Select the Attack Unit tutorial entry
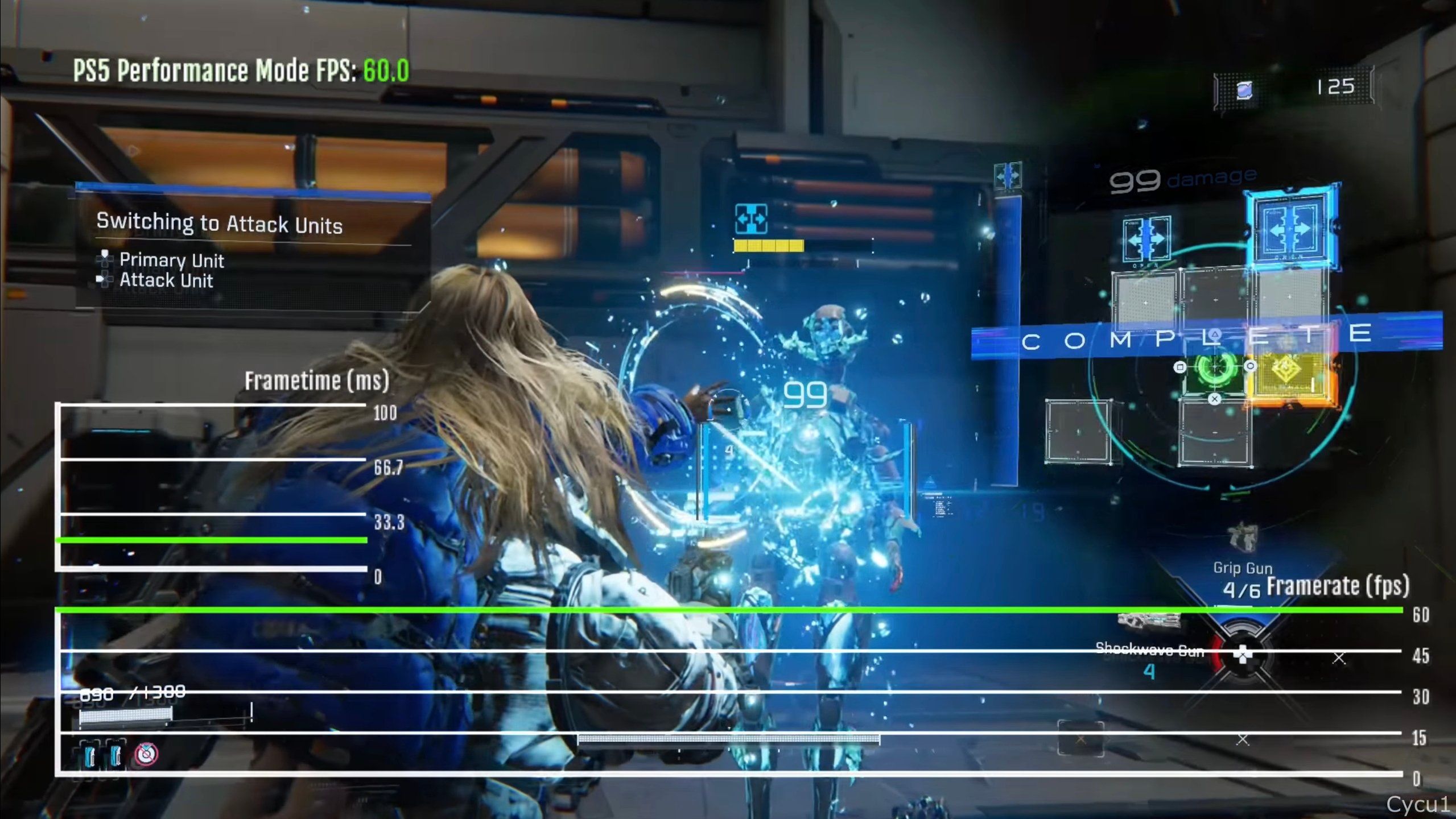The height and width of the screenshot is (819, 1456). [x=166, y=280]
